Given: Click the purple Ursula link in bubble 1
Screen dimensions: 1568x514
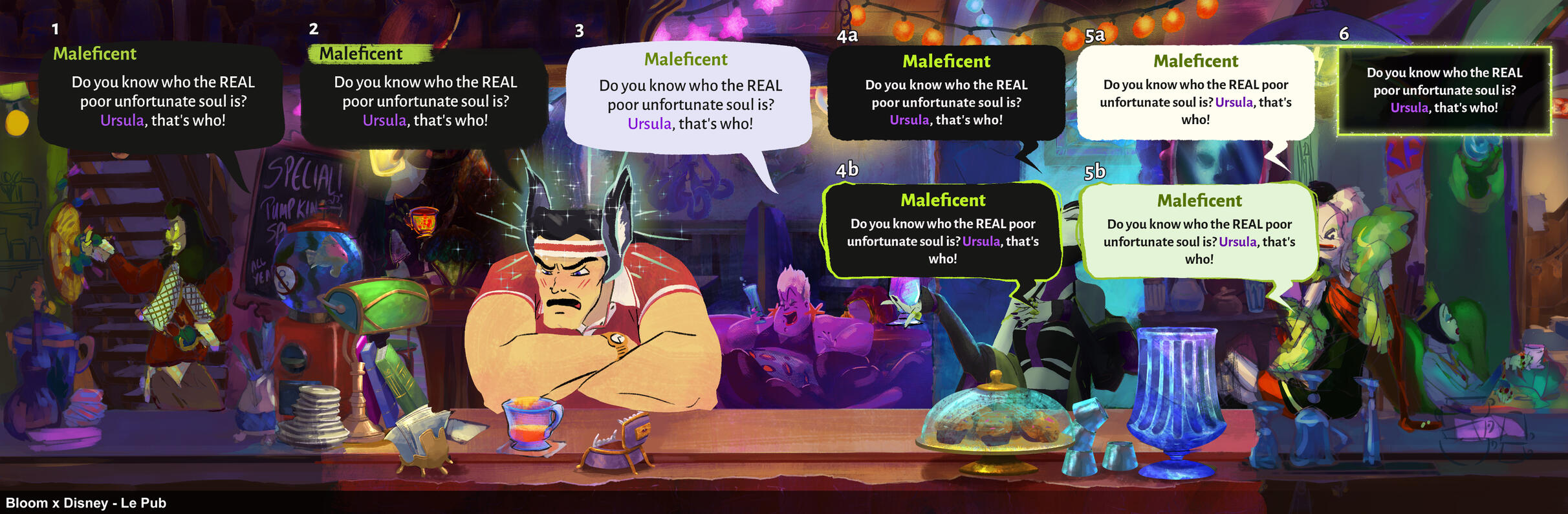Looking at the screenshot, I should point(123,118).
